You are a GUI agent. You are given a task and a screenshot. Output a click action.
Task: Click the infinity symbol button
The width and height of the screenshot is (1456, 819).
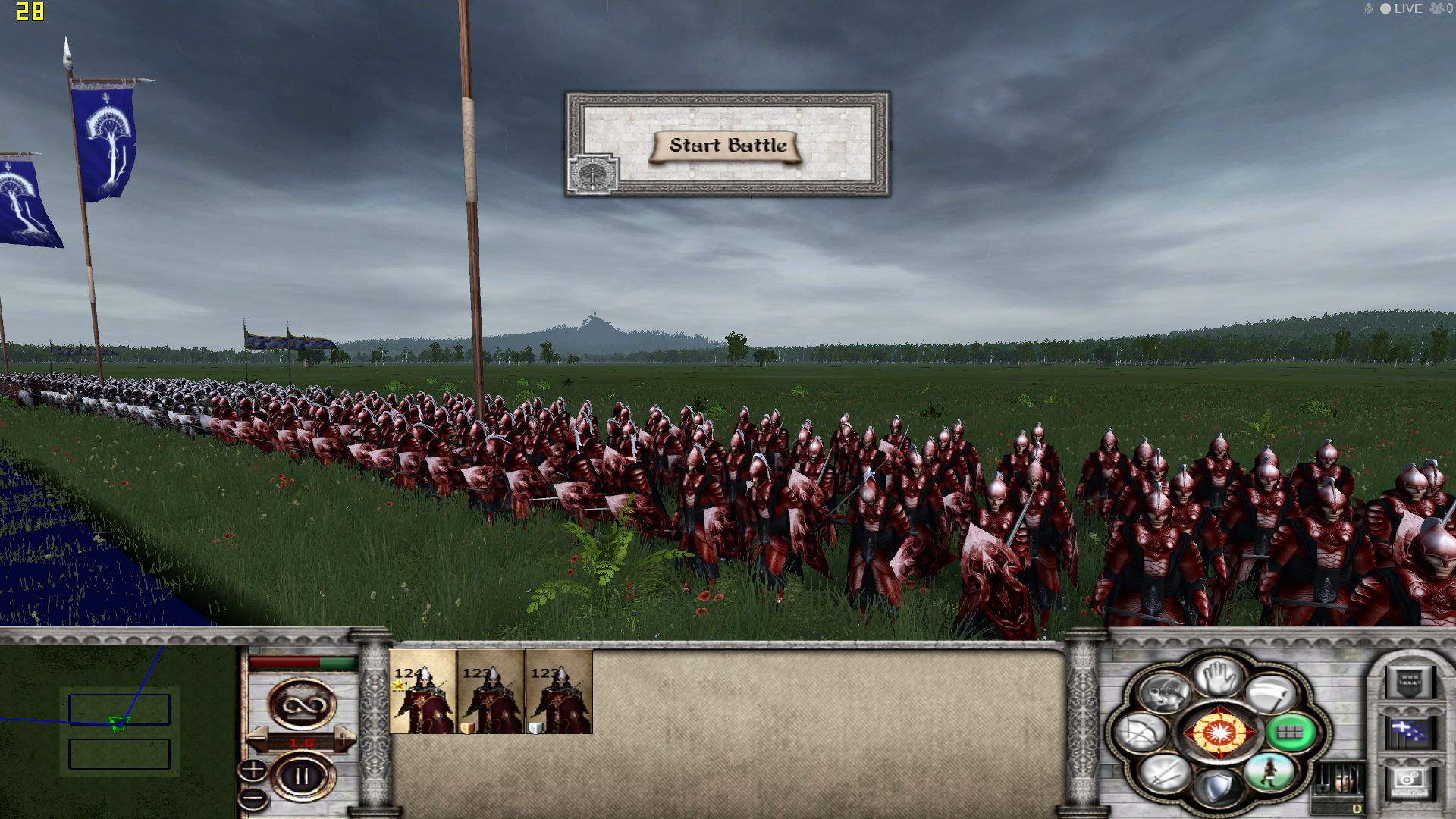(303, 704)
